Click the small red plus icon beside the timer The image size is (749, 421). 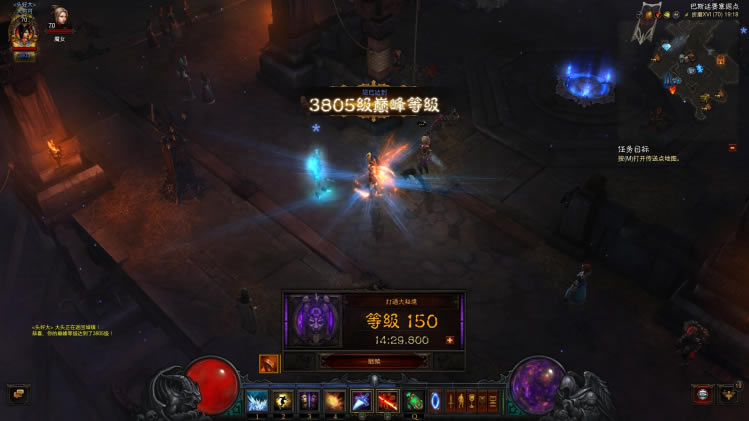[x=449, y=340]
